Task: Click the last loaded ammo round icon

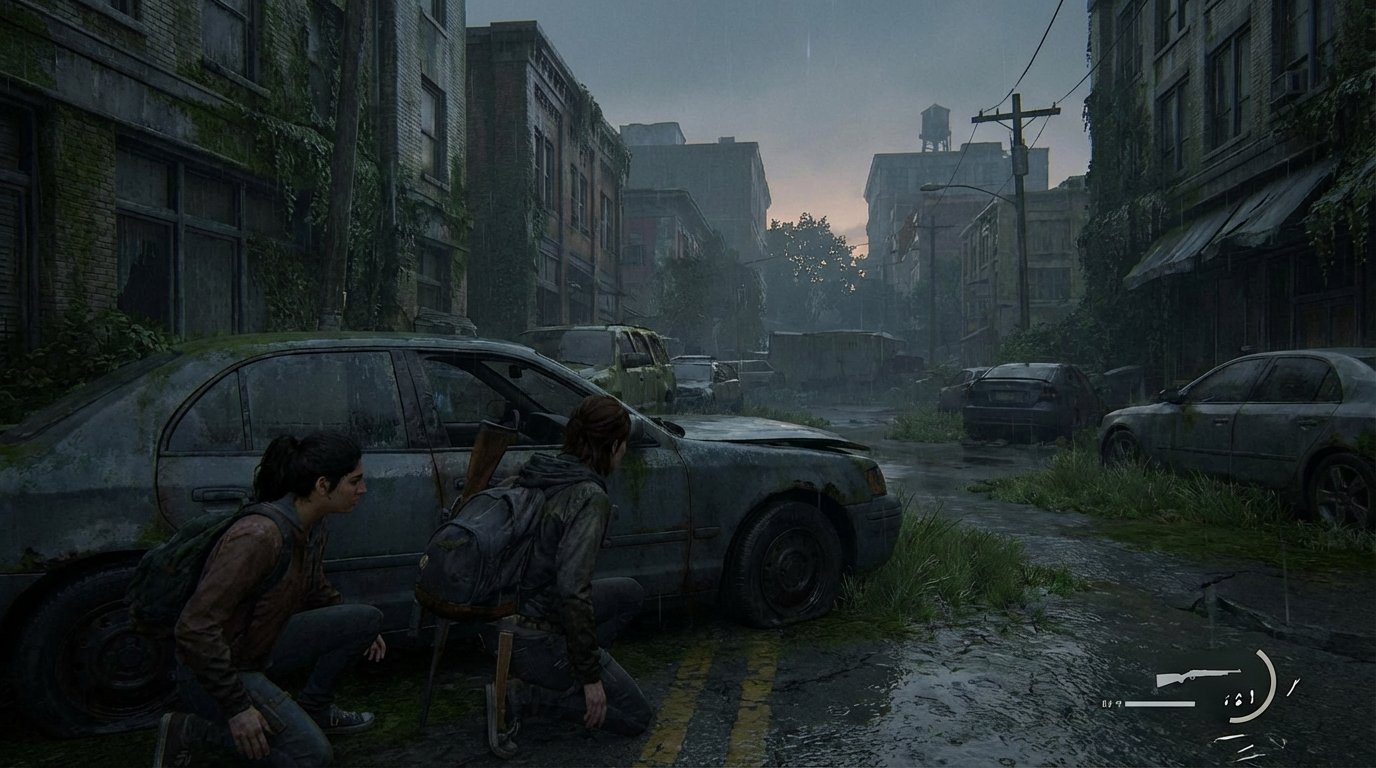Action: 1252,697
